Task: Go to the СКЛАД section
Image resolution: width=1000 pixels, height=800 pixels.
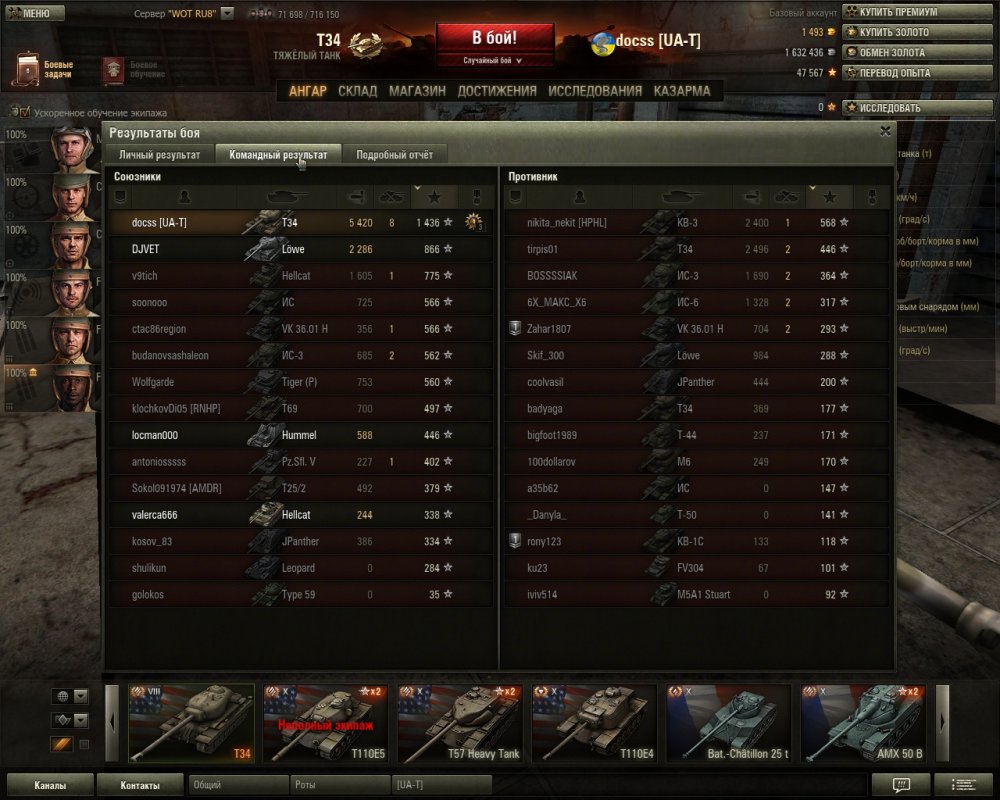Action: pos(357,91)
